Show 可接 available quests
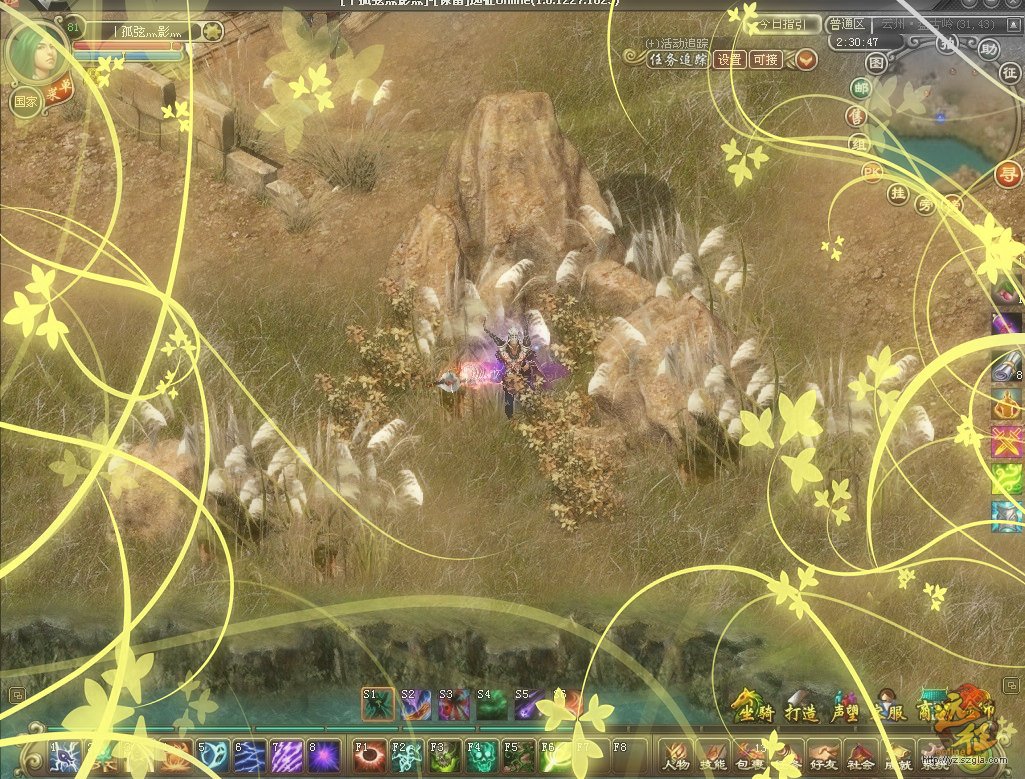Viewport: 1025px width, 779px height. point(765,60)
